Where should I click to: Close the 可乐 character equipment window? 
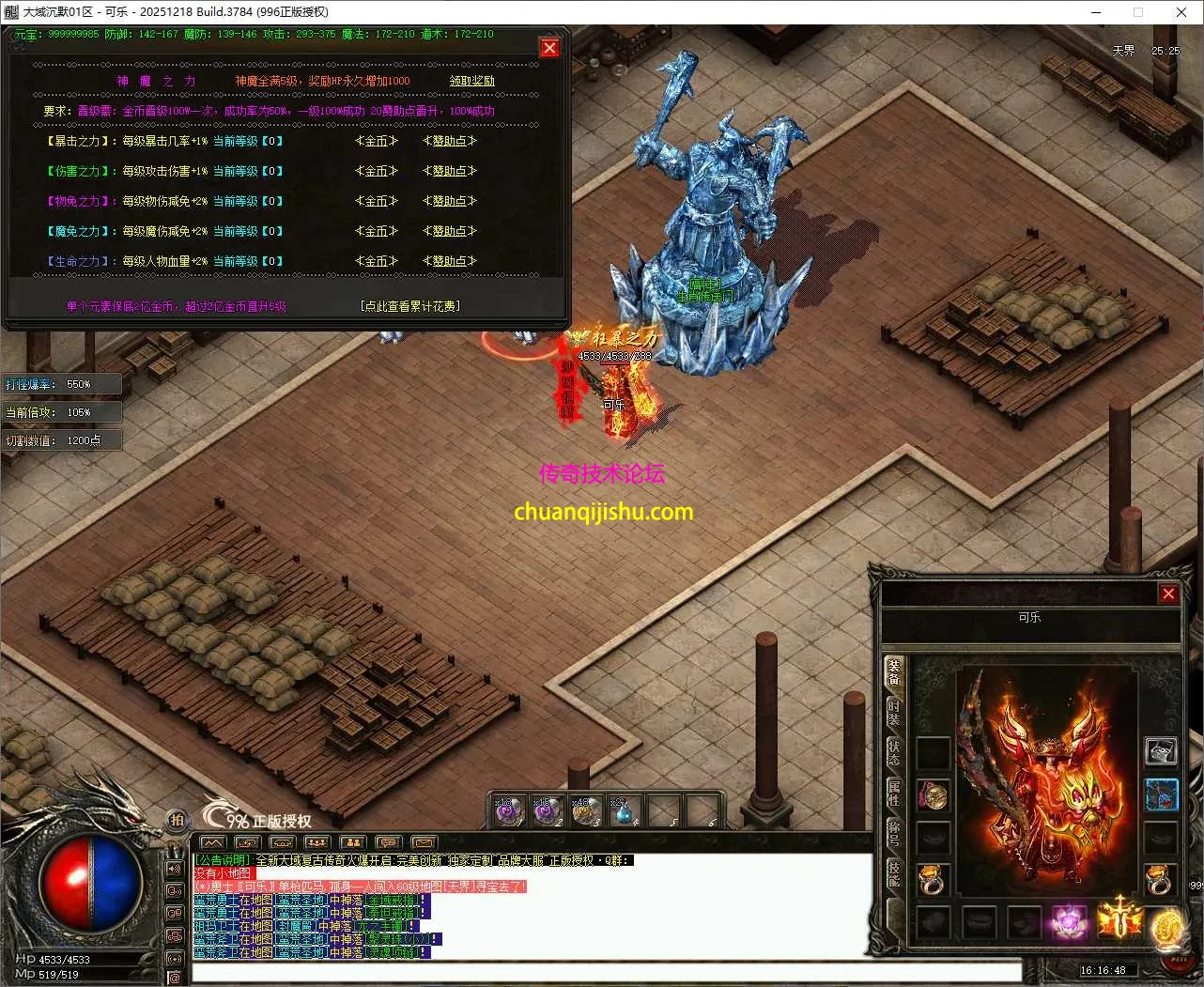[1168, 594]
